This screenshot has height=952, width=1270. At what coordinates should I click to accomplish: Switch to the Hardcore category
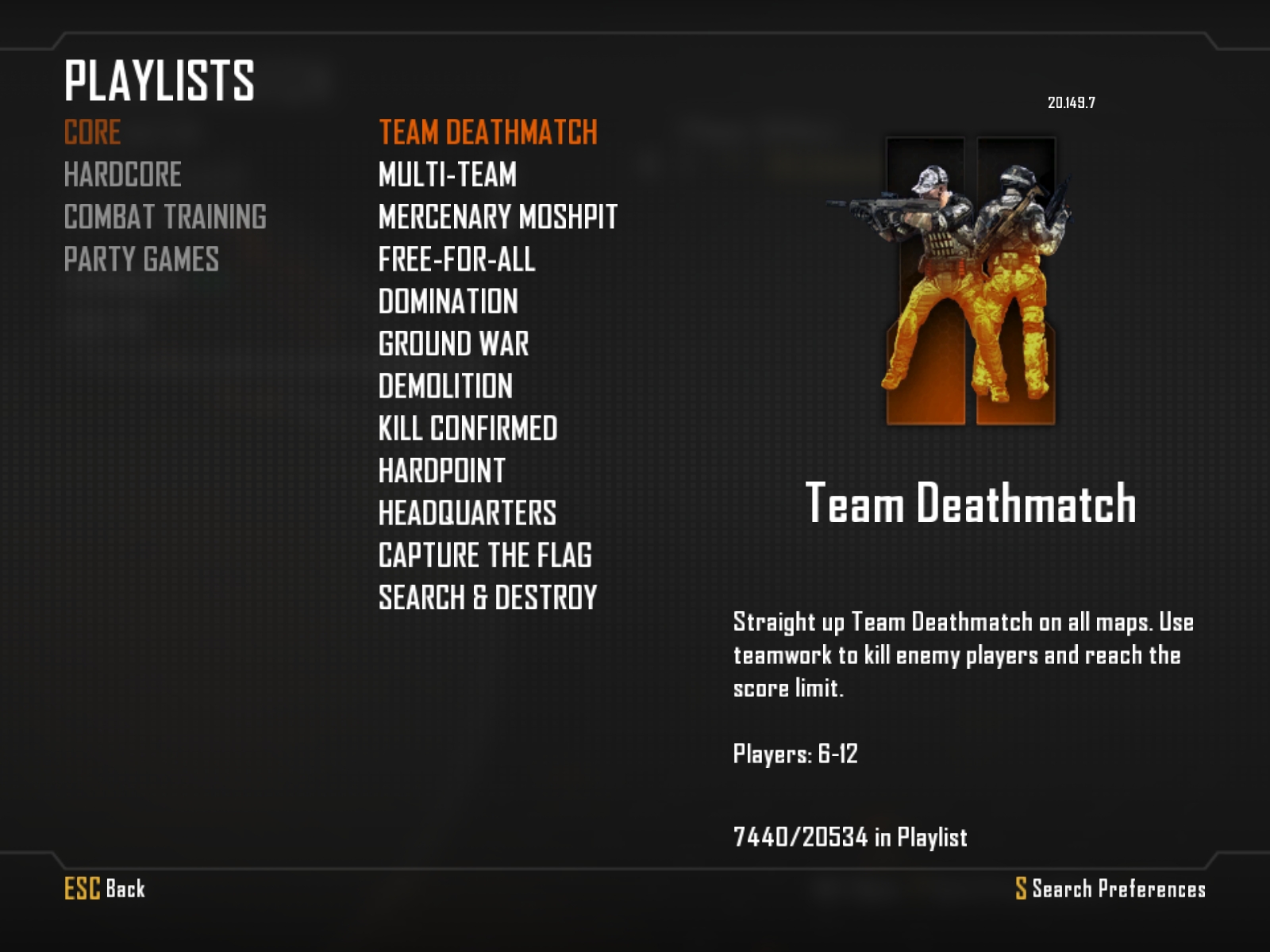point(122,175)
